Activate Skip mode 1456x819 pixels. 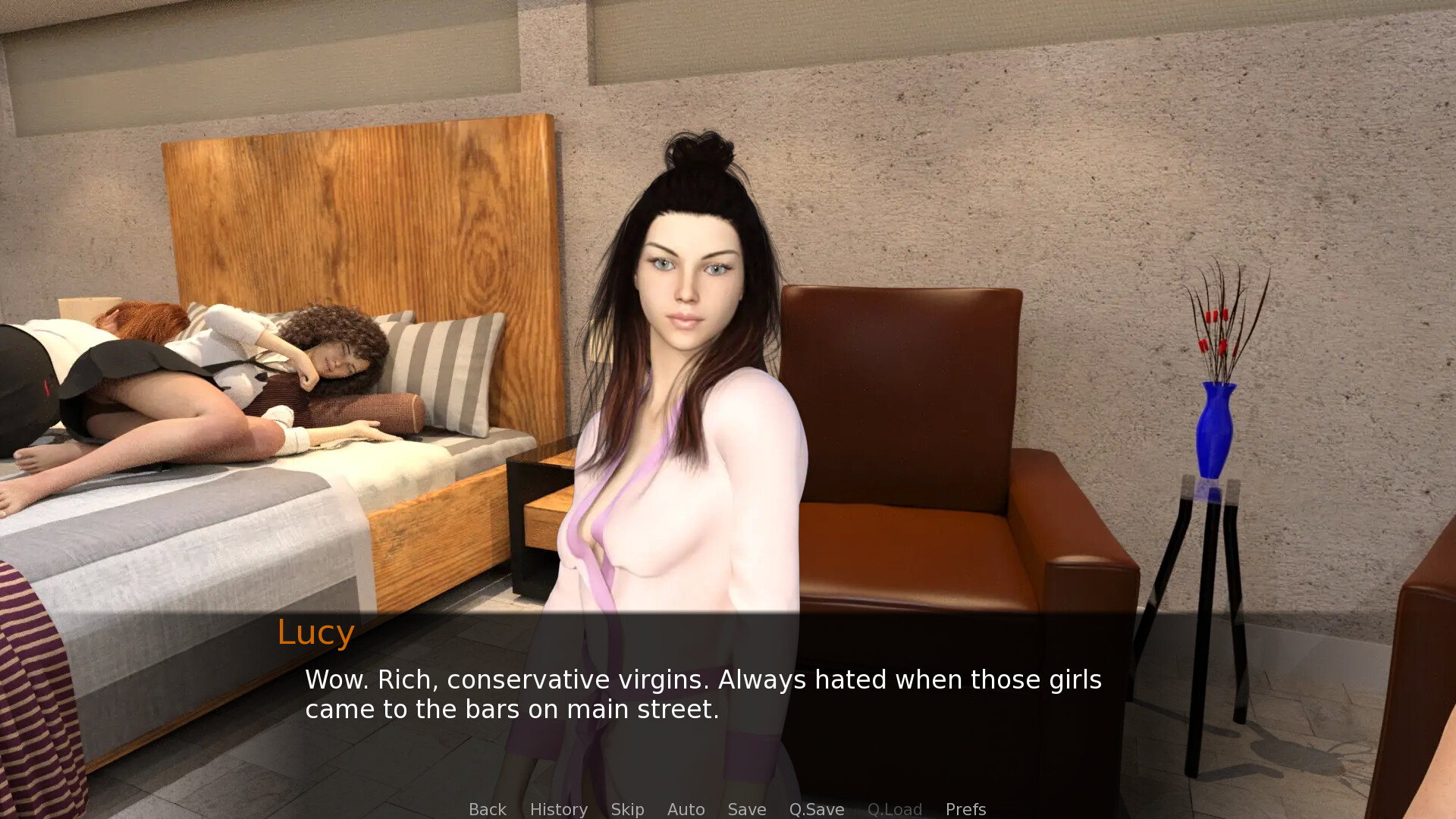click(627, 809)
